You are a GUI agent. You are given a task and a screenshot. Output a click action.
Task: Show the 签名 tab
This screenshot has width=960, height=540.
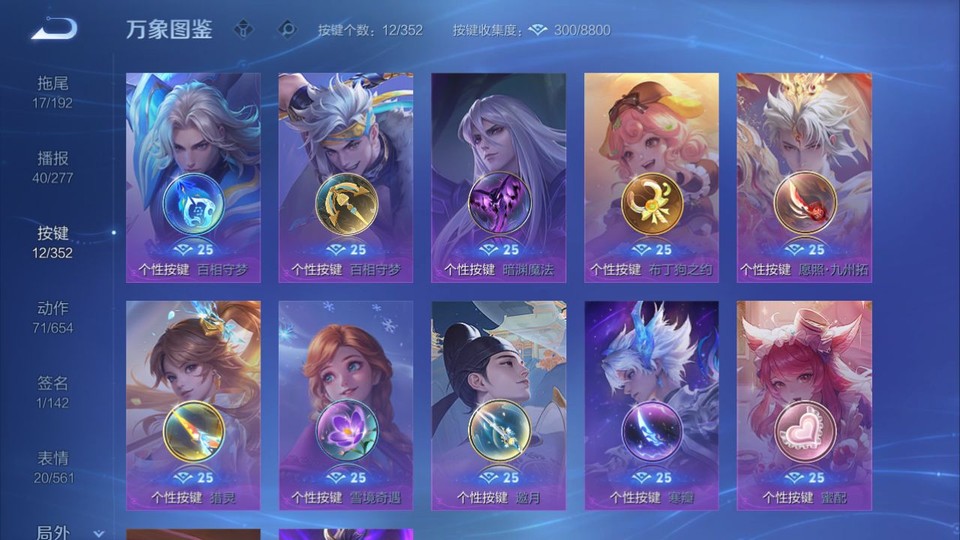click(x=54, y=391)
